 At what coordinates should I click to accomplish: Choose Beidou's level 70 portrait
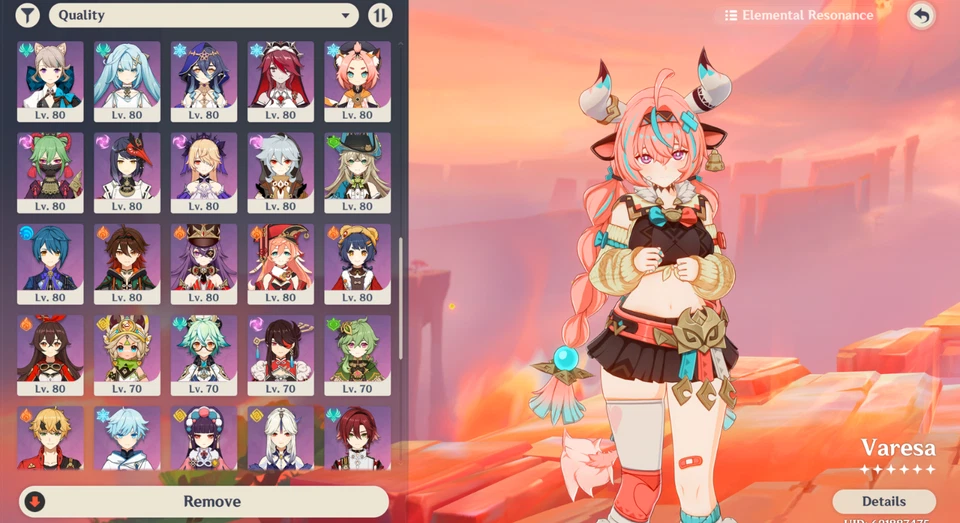pos(280,354)
